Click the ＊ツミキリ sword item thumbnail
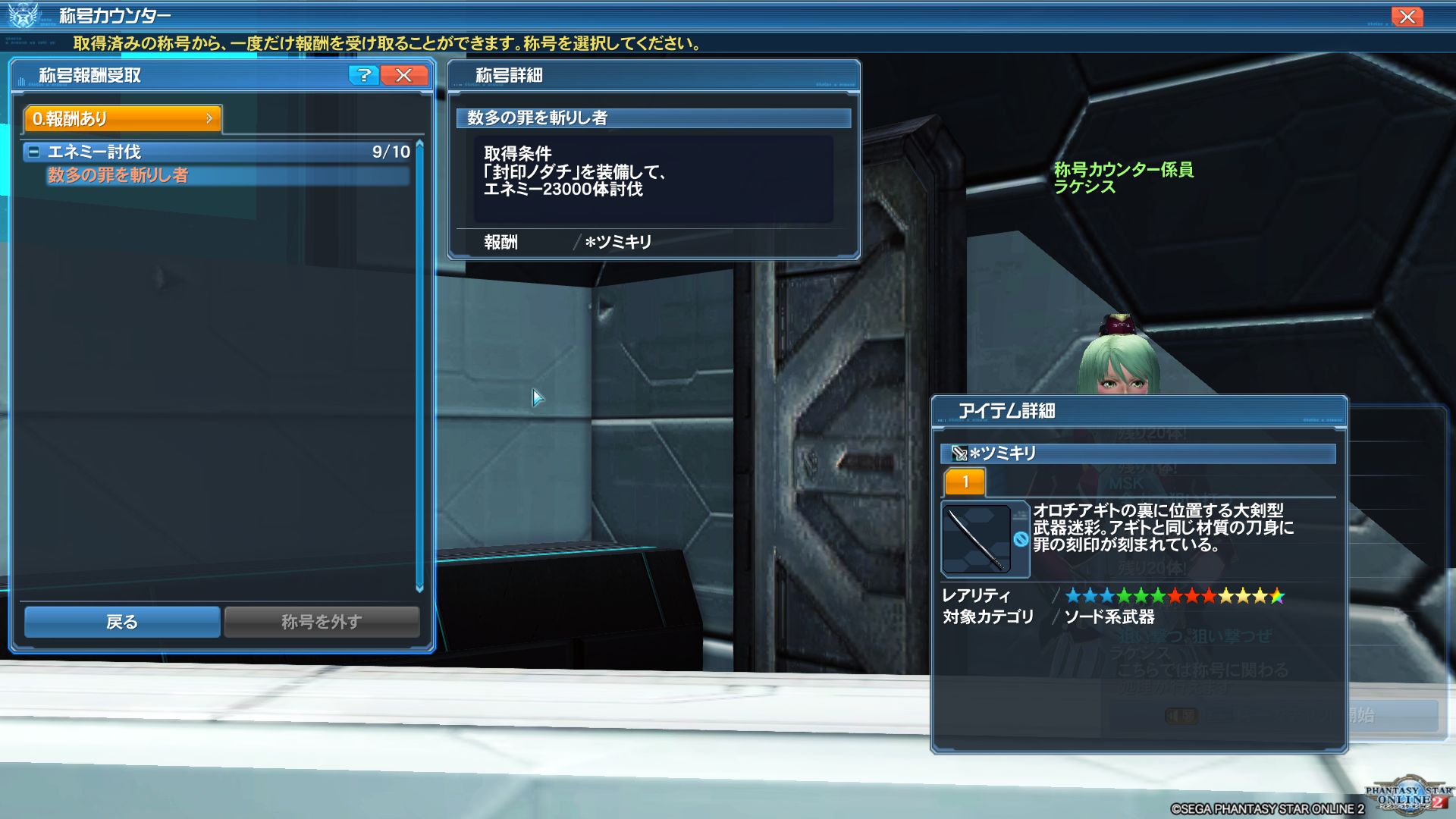This screenshot has width=1456, height=819. (976, 538)
